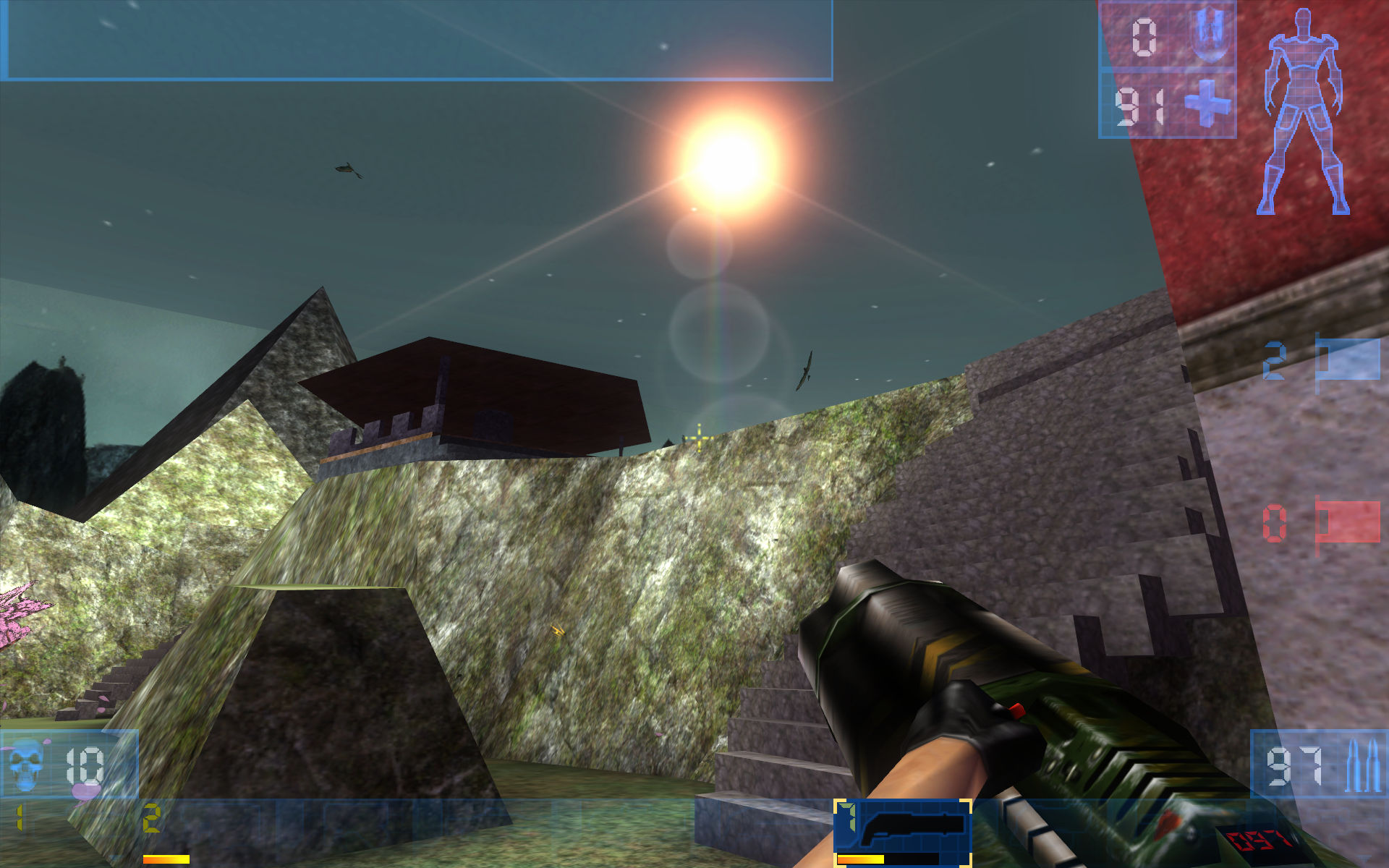Select the highlighted flak cannon weapon icon
1389x868 pixels.
[901, 825]
